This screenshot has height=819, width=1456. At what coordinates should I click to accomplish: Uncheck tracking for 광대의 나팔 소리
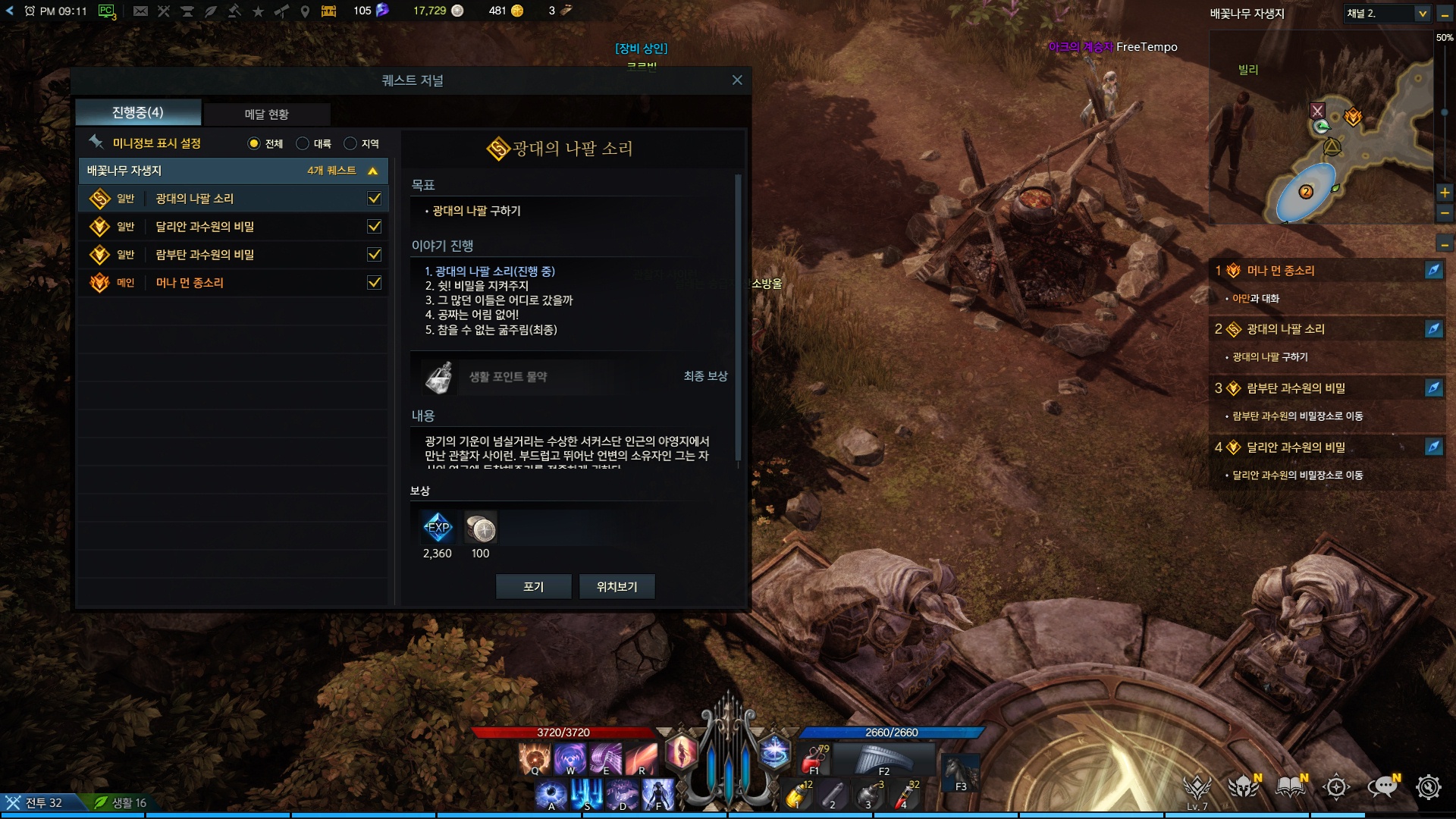point(374,199)
